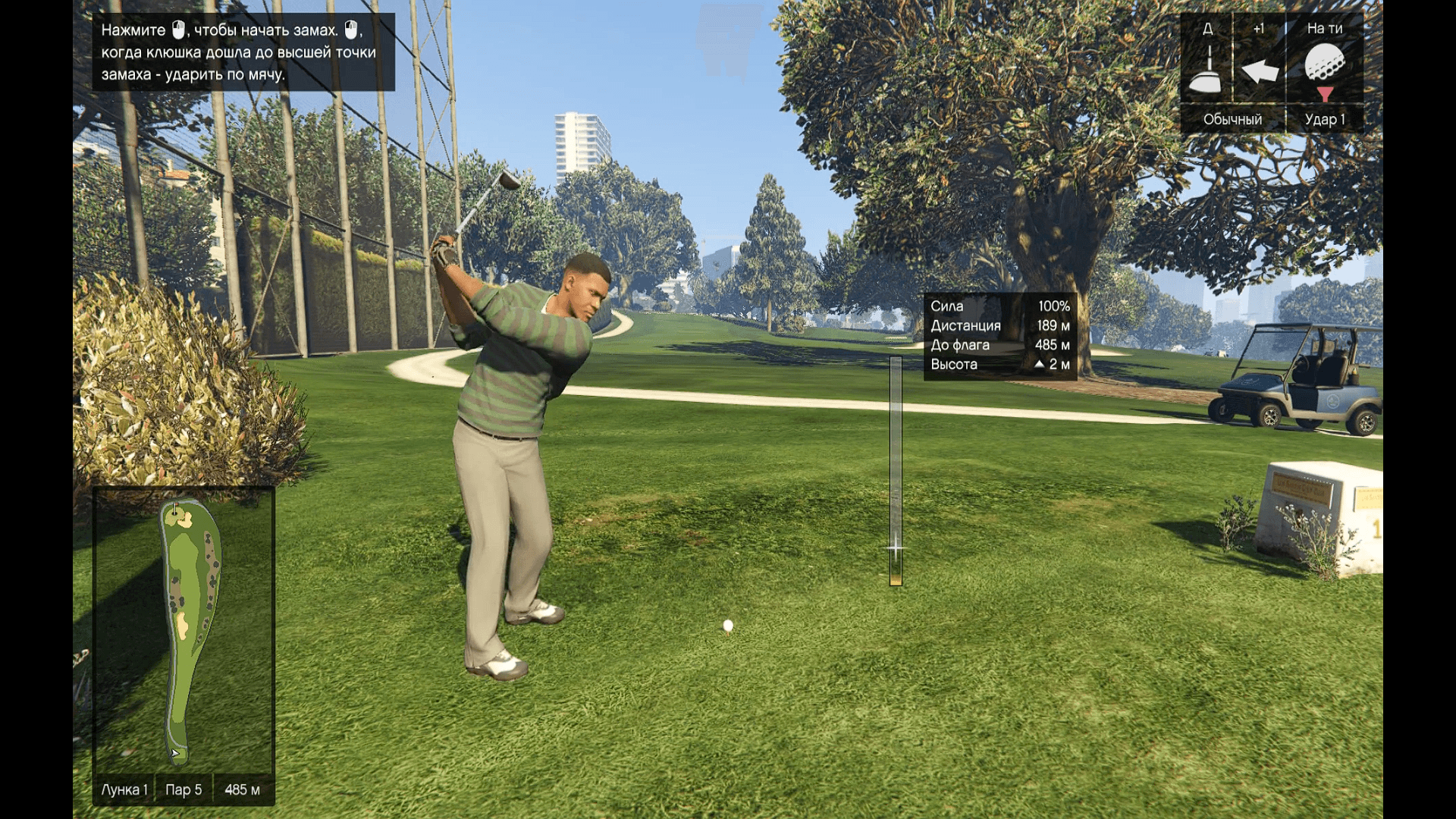Viewport: 1456px width, 819px height.
Task: Select the golf ball on tee icon
Action: [x=1324, y=64]
